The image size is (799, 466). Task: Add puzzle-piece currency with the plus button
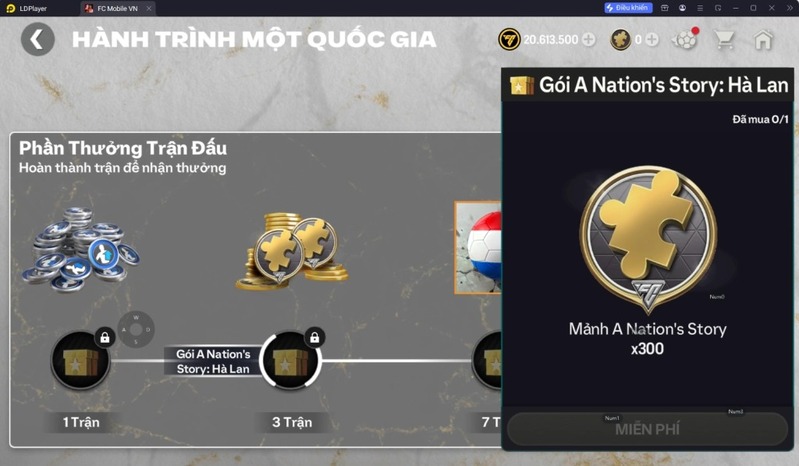tap(652, 40)
